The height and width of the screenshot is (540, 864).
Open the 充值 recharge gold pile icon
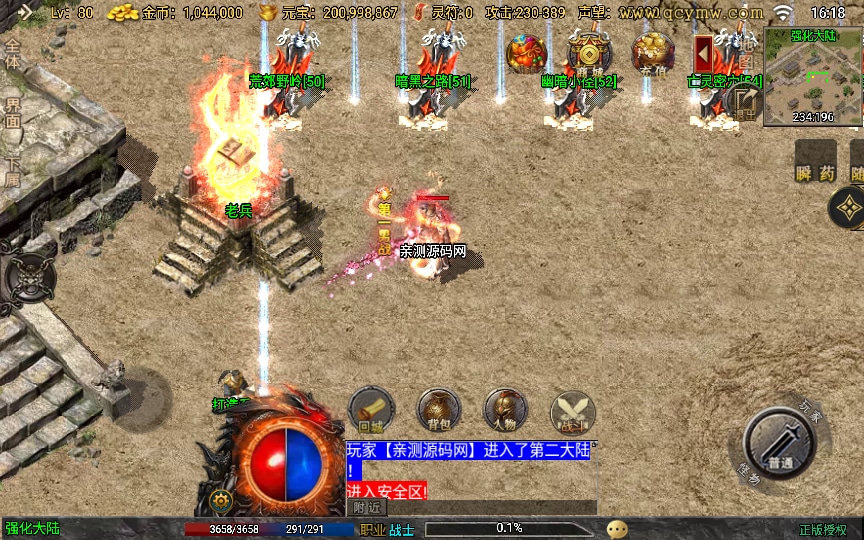point(652,53)
